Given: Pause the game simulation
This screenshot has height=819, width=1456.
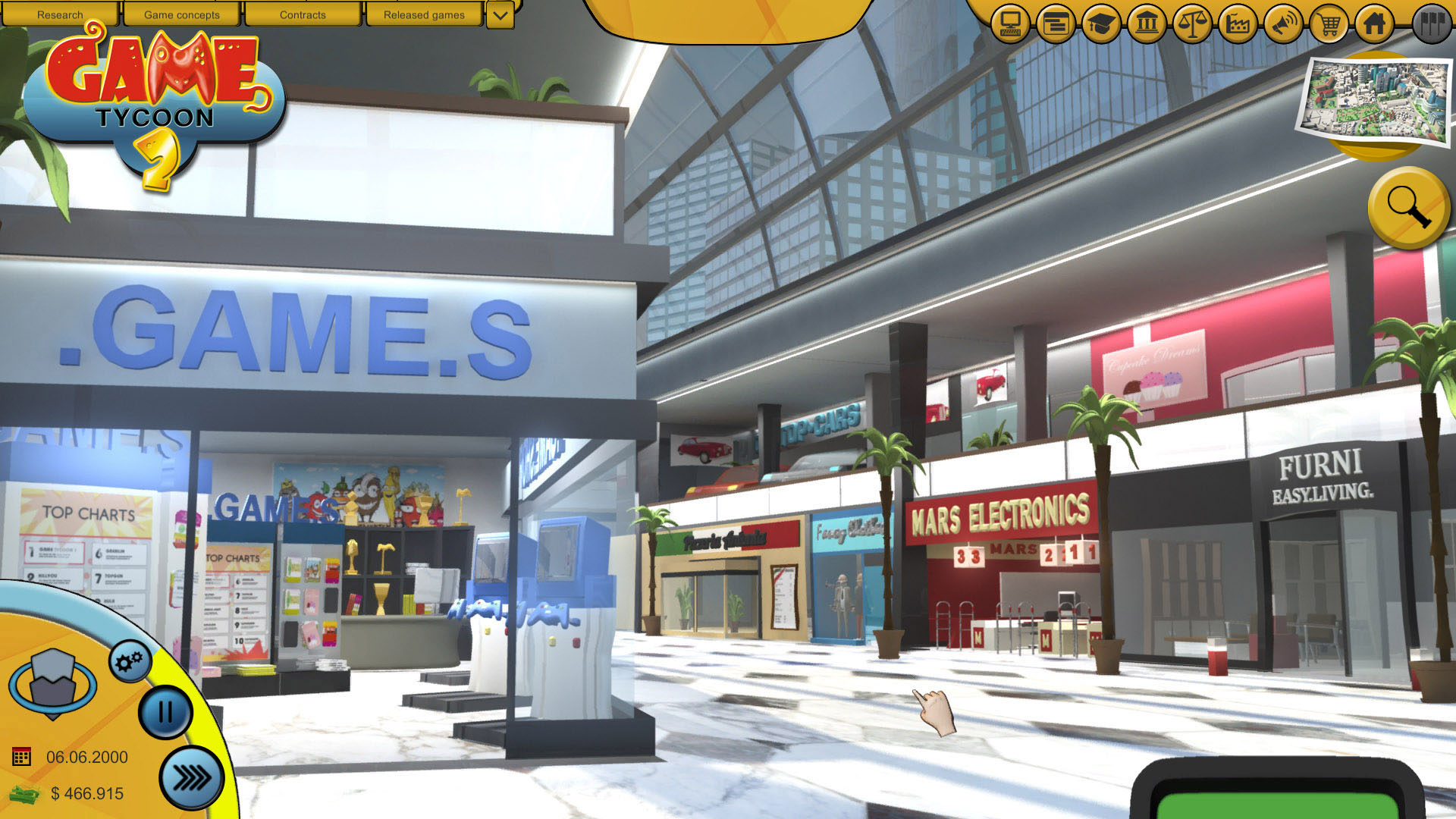Looking at the screenshot, I should pos(165,713).
